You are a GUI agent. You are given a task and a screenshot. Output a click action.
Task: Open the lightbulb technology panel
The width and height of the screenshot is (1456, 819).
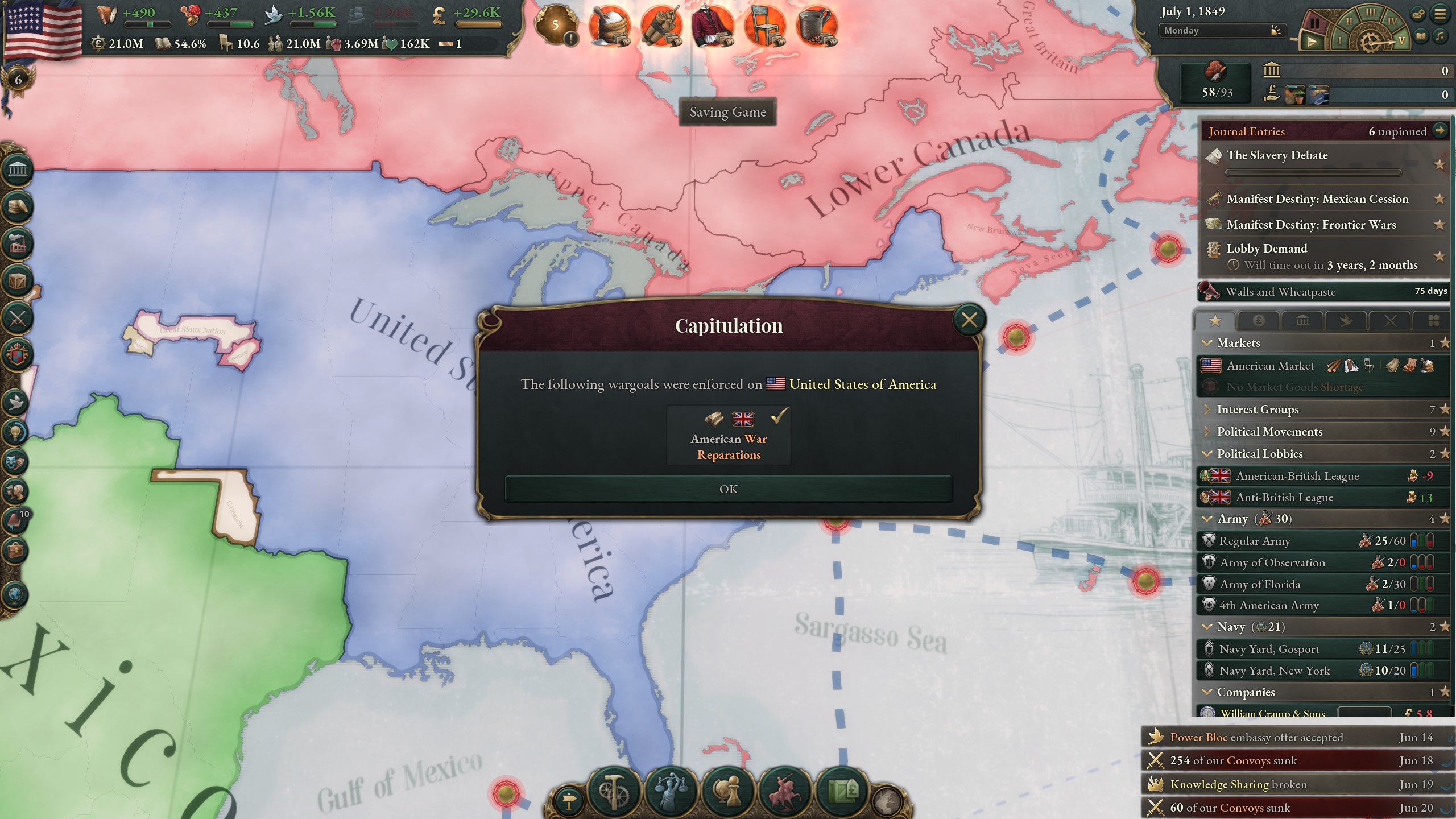point(16,432)
